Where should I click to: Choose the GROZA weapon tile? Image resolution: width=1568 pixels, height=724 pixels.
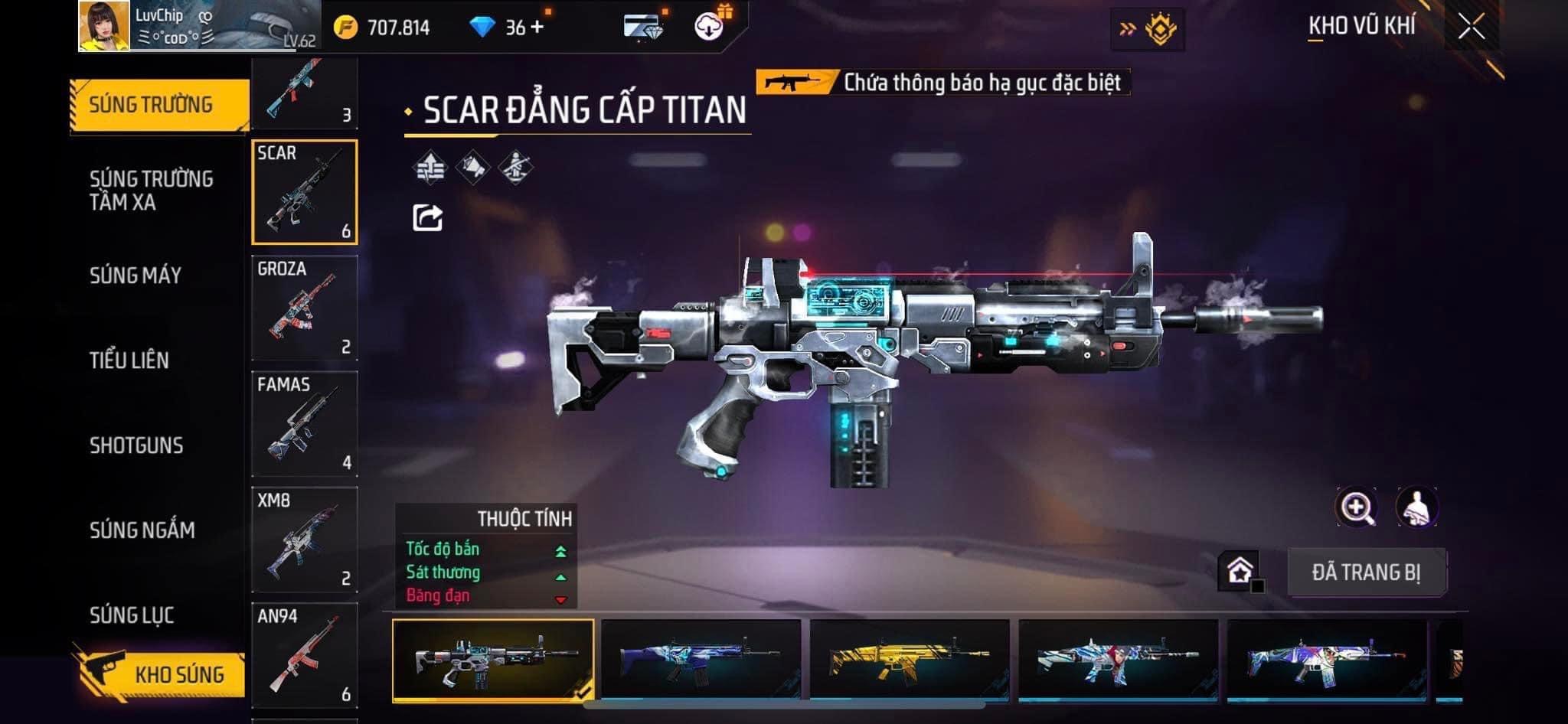pos(305,308)
